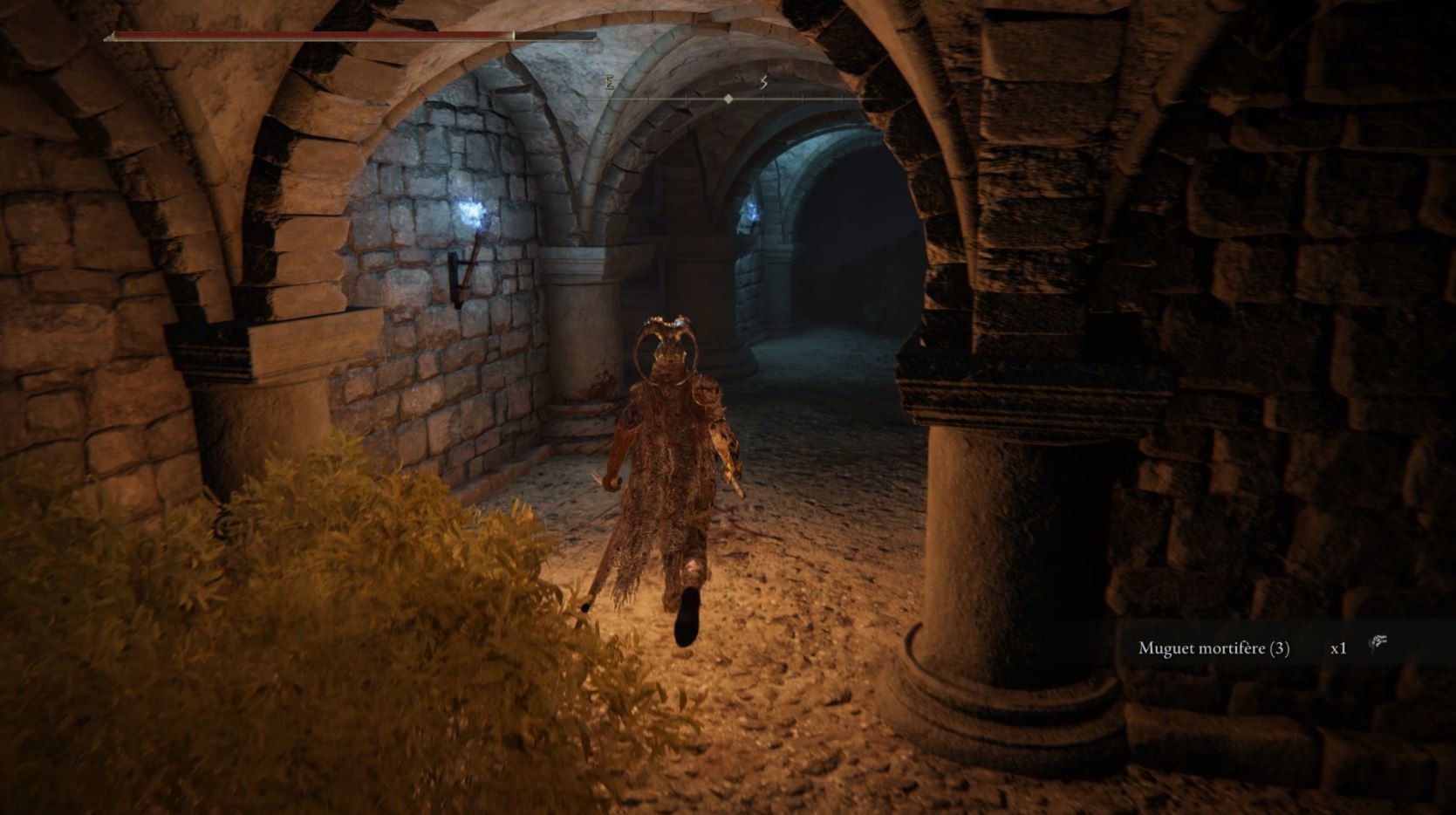Viewport: 1456px width, 815px height.
Task: Click the diamond waypoint marker on the compass
Action: click(x=728, y=99)
